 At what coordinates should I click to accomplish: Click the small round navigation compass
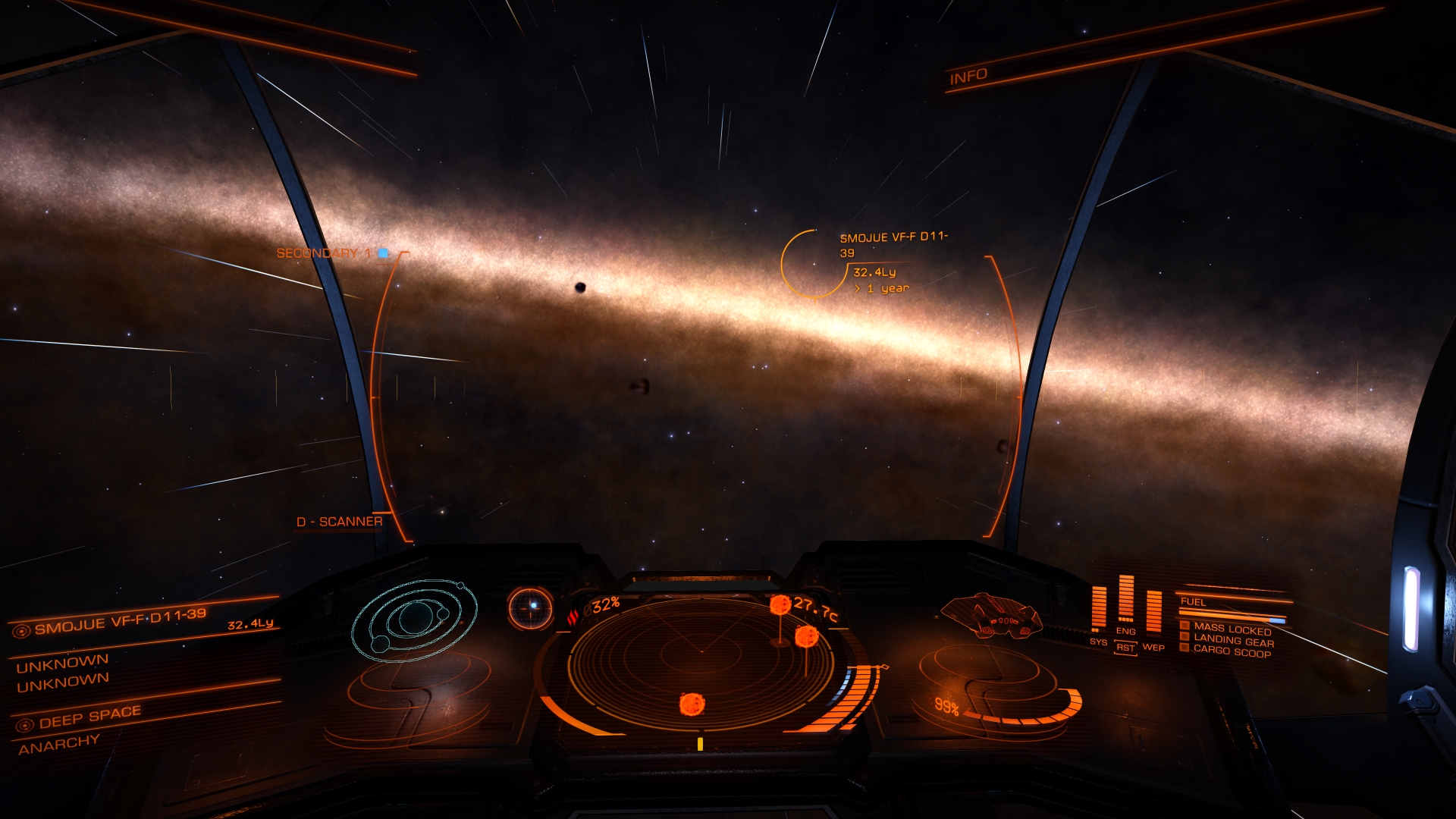530,607
